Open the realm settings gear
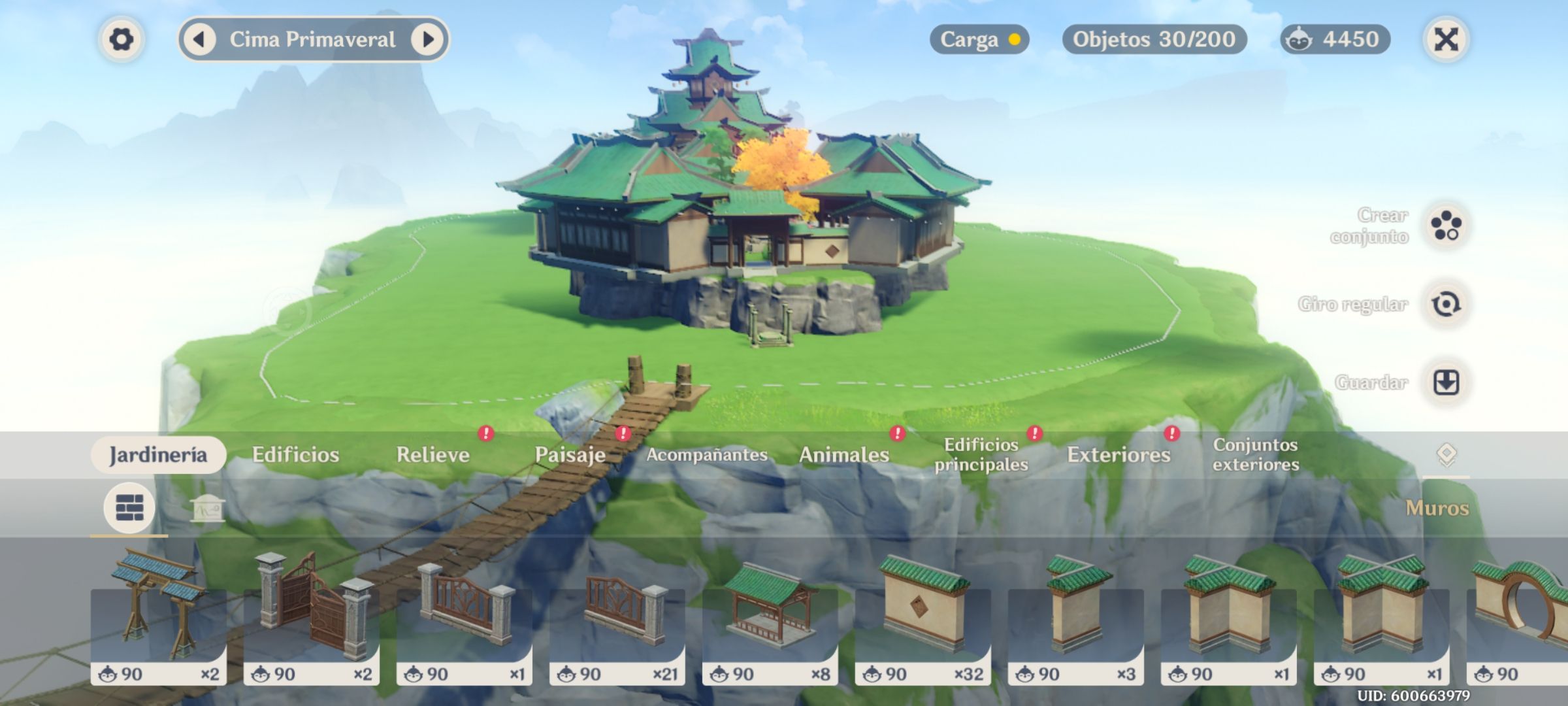This screenshot has height=706, width=1568. (x=121, y=41)
